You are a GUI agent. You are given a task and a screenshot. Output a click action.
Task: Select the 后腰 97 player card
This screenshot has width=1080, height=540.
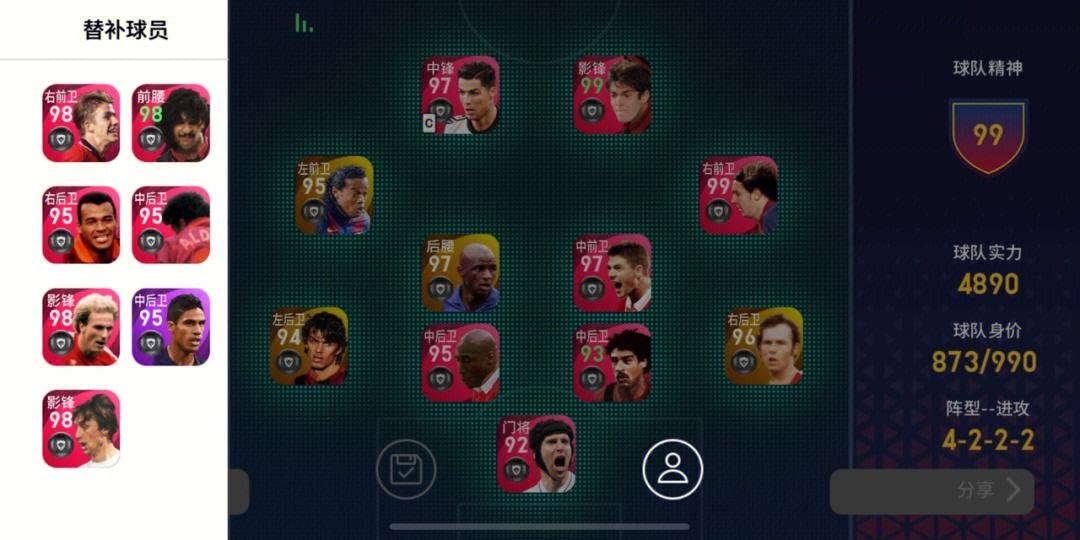pos(460,273)
